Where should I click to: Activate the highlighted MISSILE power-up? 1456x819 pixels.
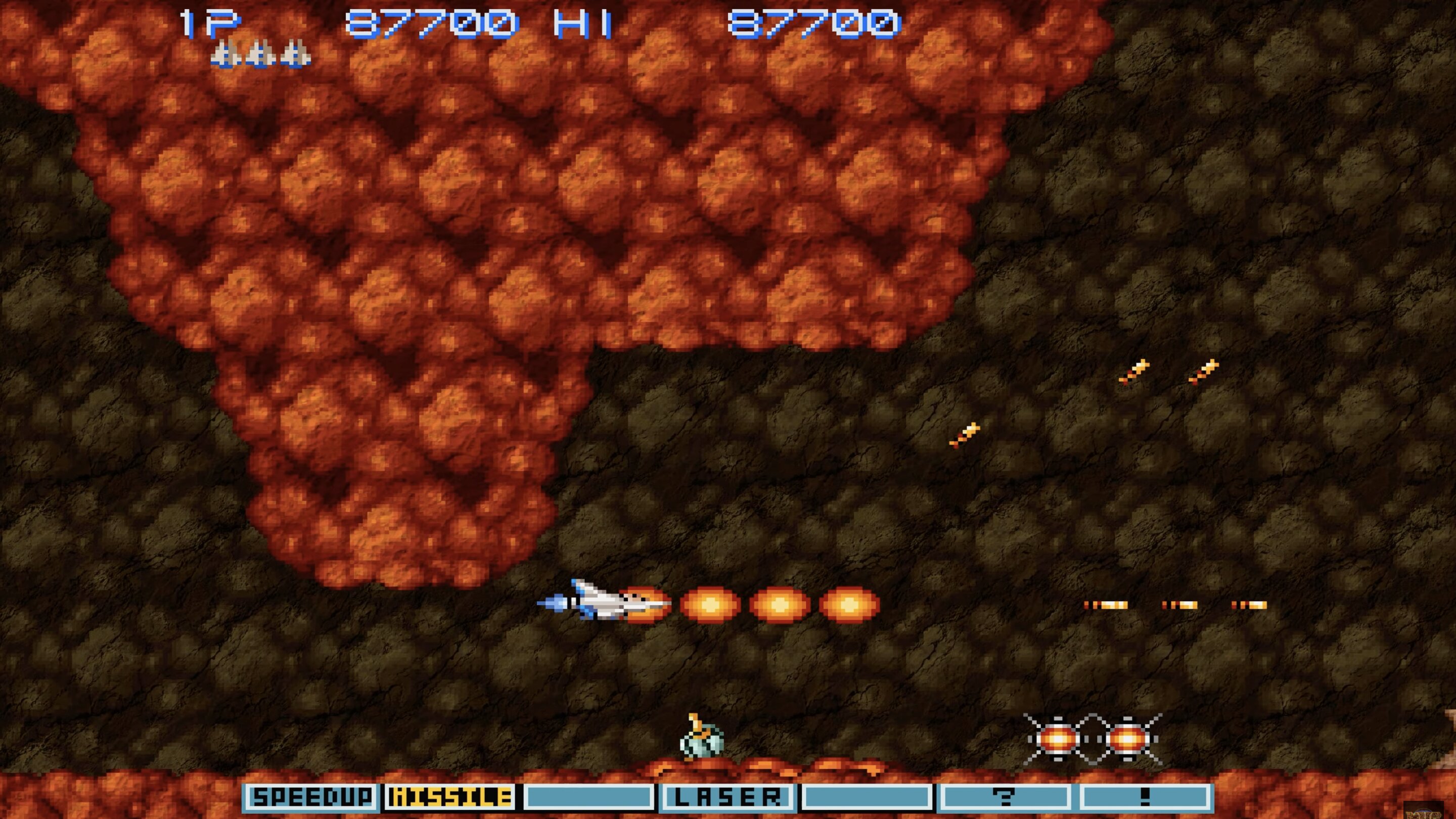point(450,798)
